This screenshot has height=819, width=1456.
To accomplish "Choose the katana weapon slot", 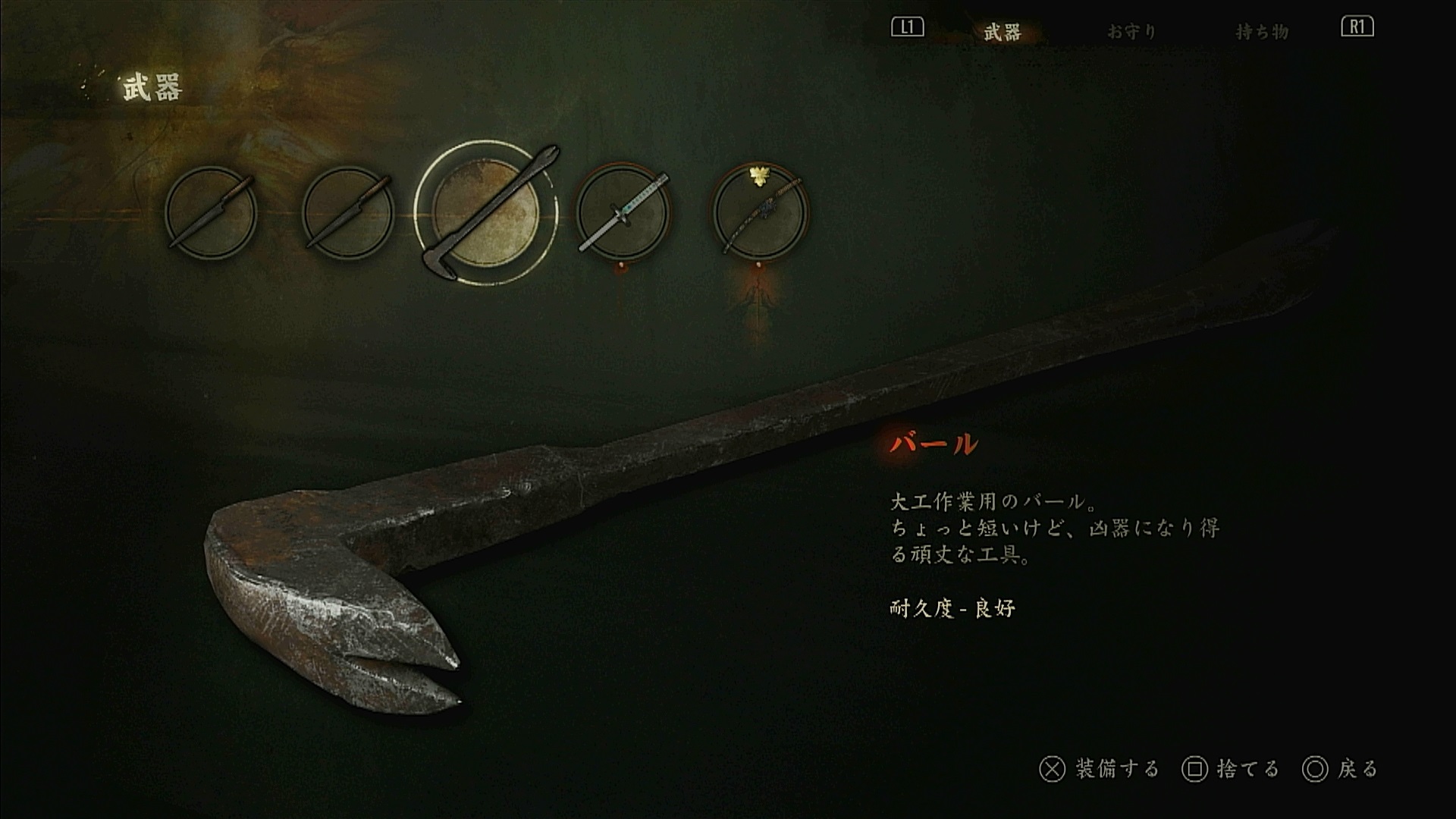I will pyautogui.click(x=623, y=212).
